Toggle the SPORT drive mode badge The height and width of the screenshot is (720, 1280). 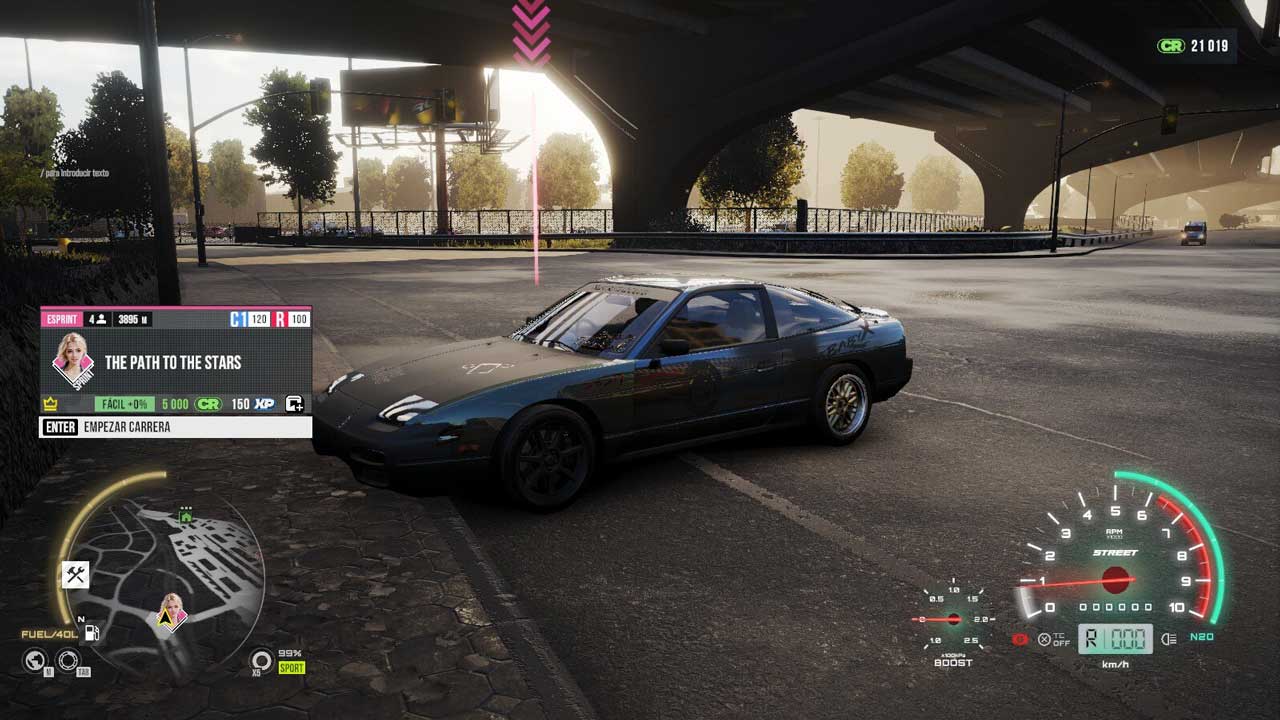[291, 667]
